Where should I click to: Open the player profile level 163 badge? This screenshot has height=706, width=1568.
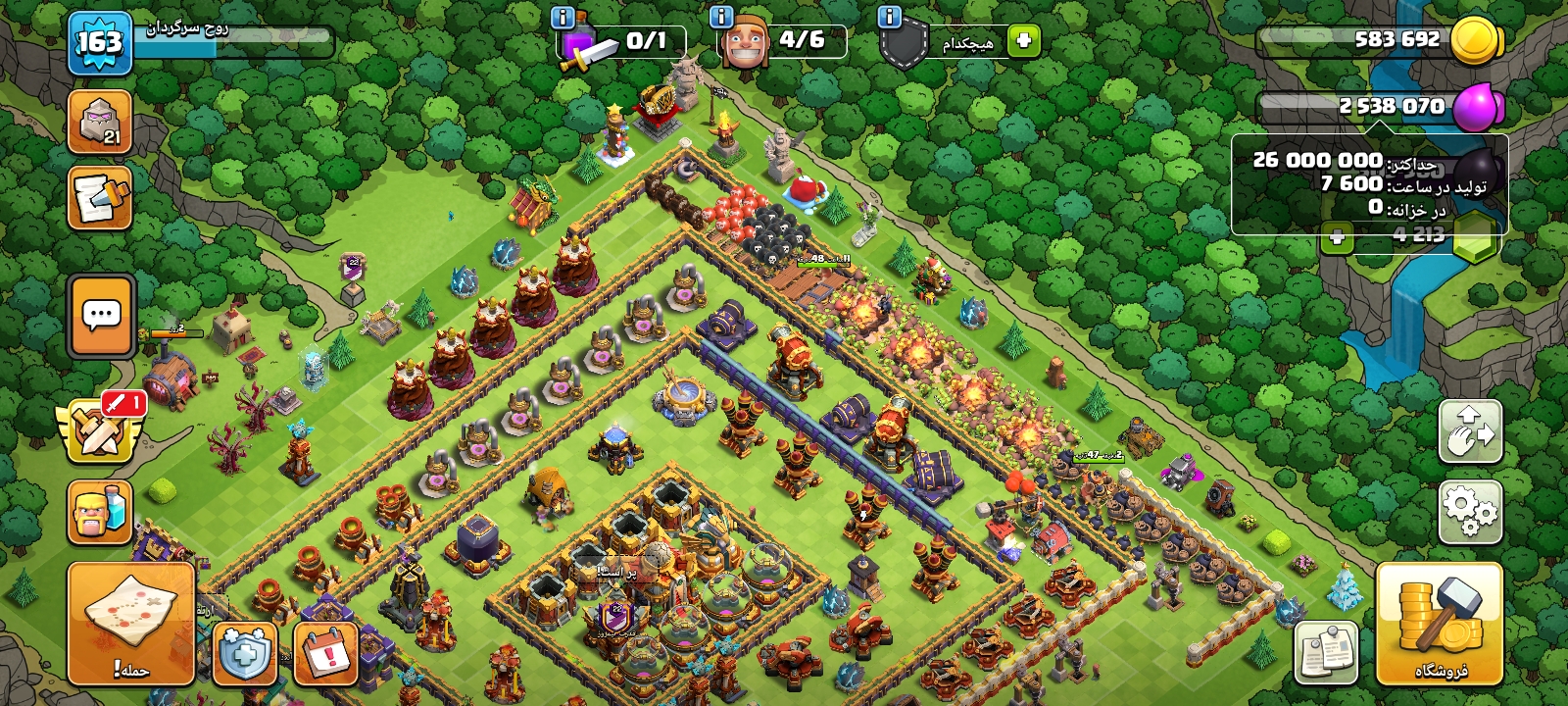click(x=100, y=43)
